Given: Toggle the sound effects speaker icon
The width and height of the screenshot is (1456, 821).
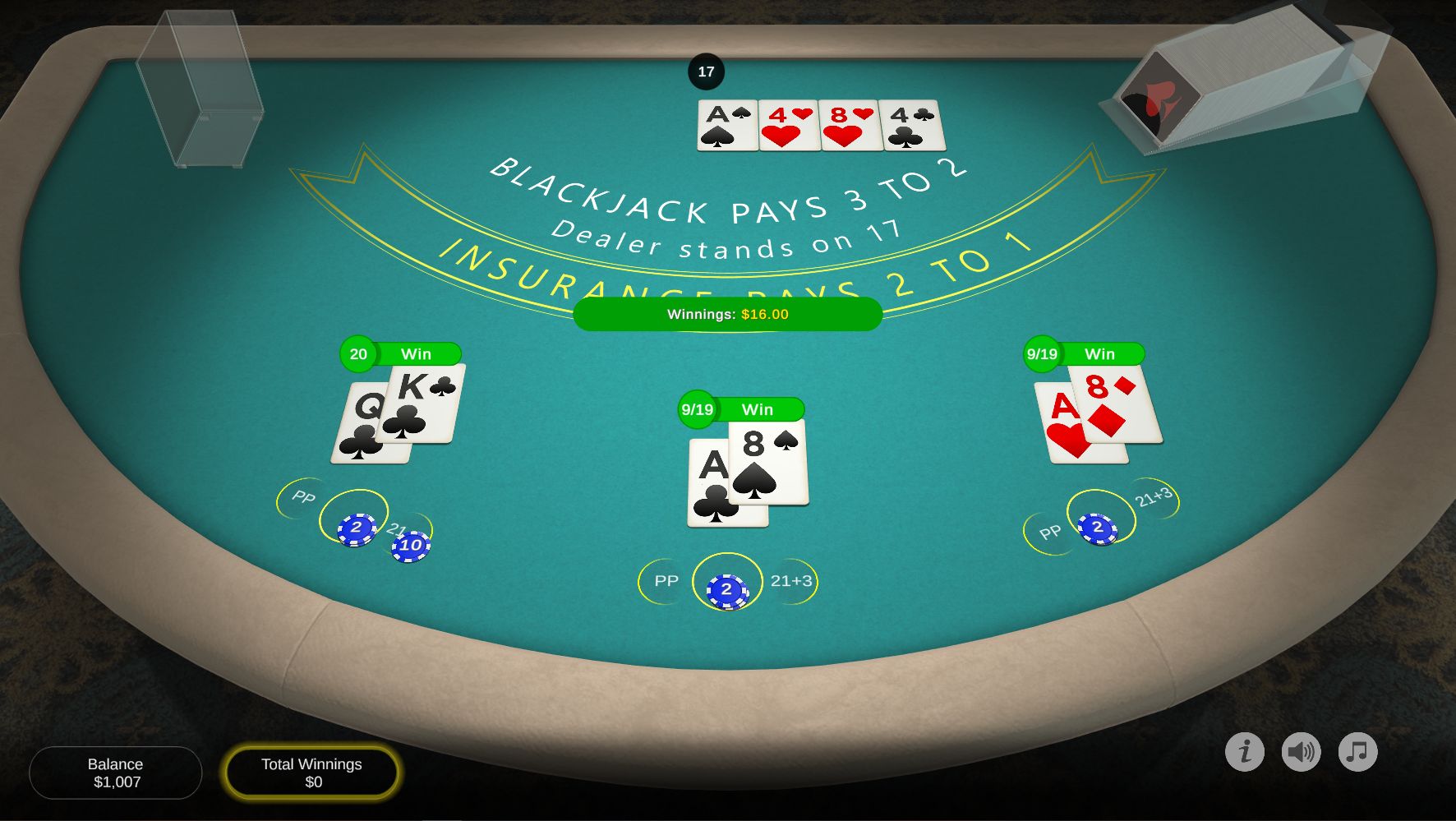Looking at the screenshot, I should click(1302, 751).
